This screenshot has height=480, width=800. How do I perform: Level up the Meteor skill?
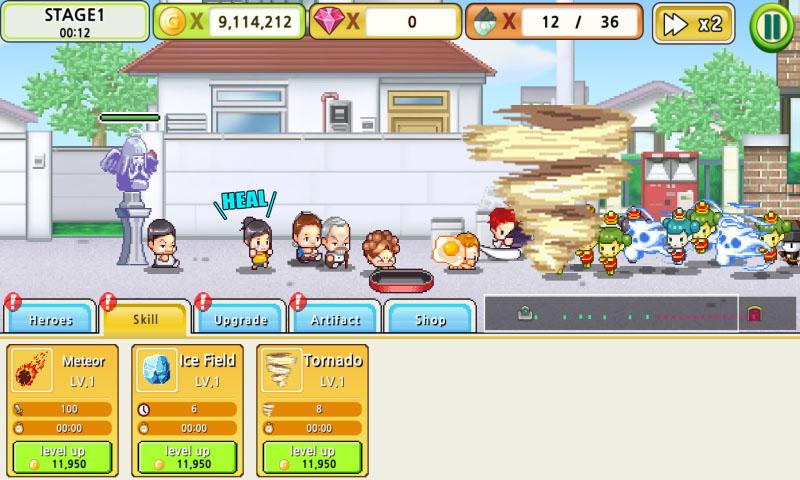(69, 457)
